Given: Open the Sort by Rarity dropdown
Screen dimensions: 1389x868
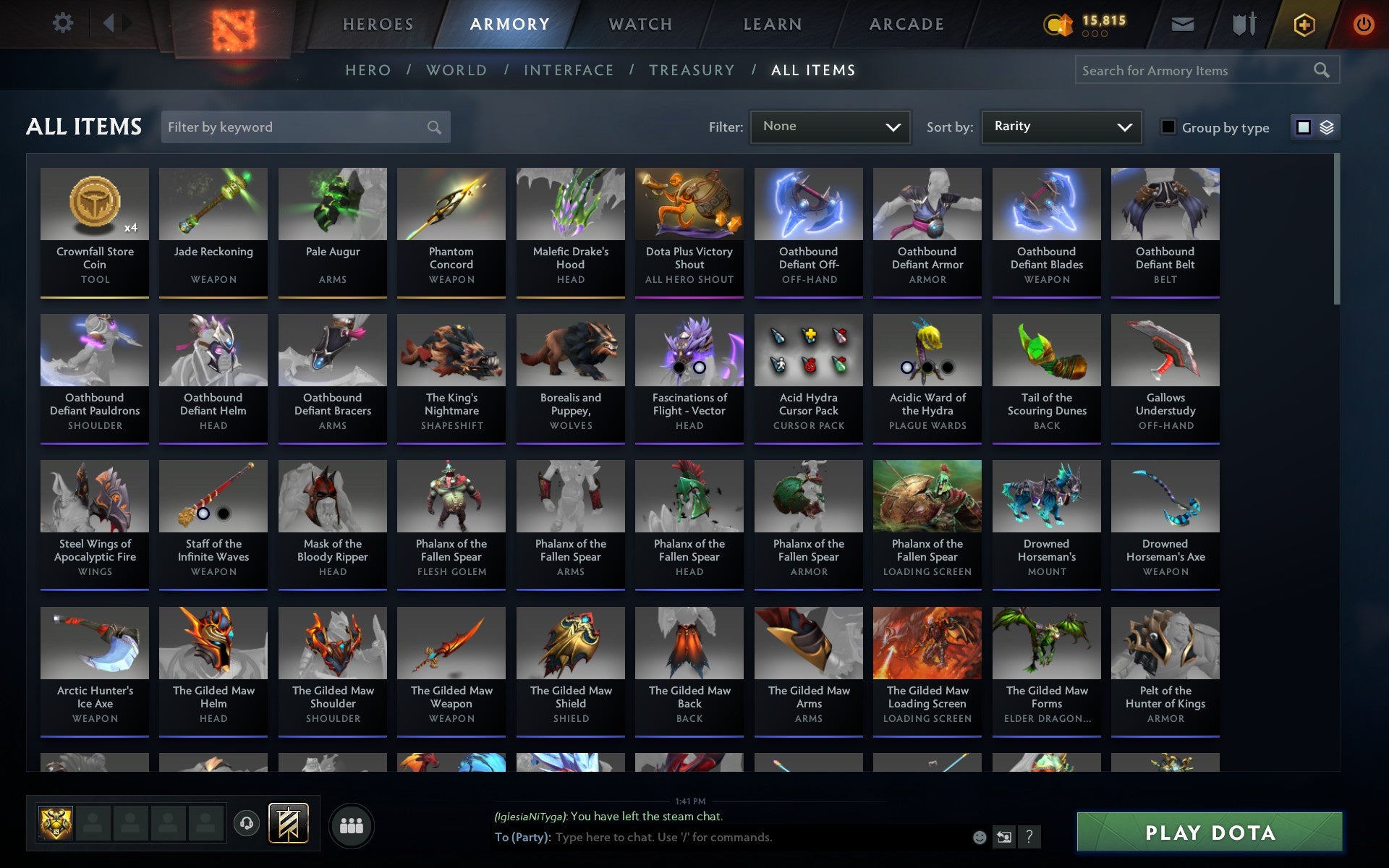Looking at the screenshot, I should click(1061, 127).
